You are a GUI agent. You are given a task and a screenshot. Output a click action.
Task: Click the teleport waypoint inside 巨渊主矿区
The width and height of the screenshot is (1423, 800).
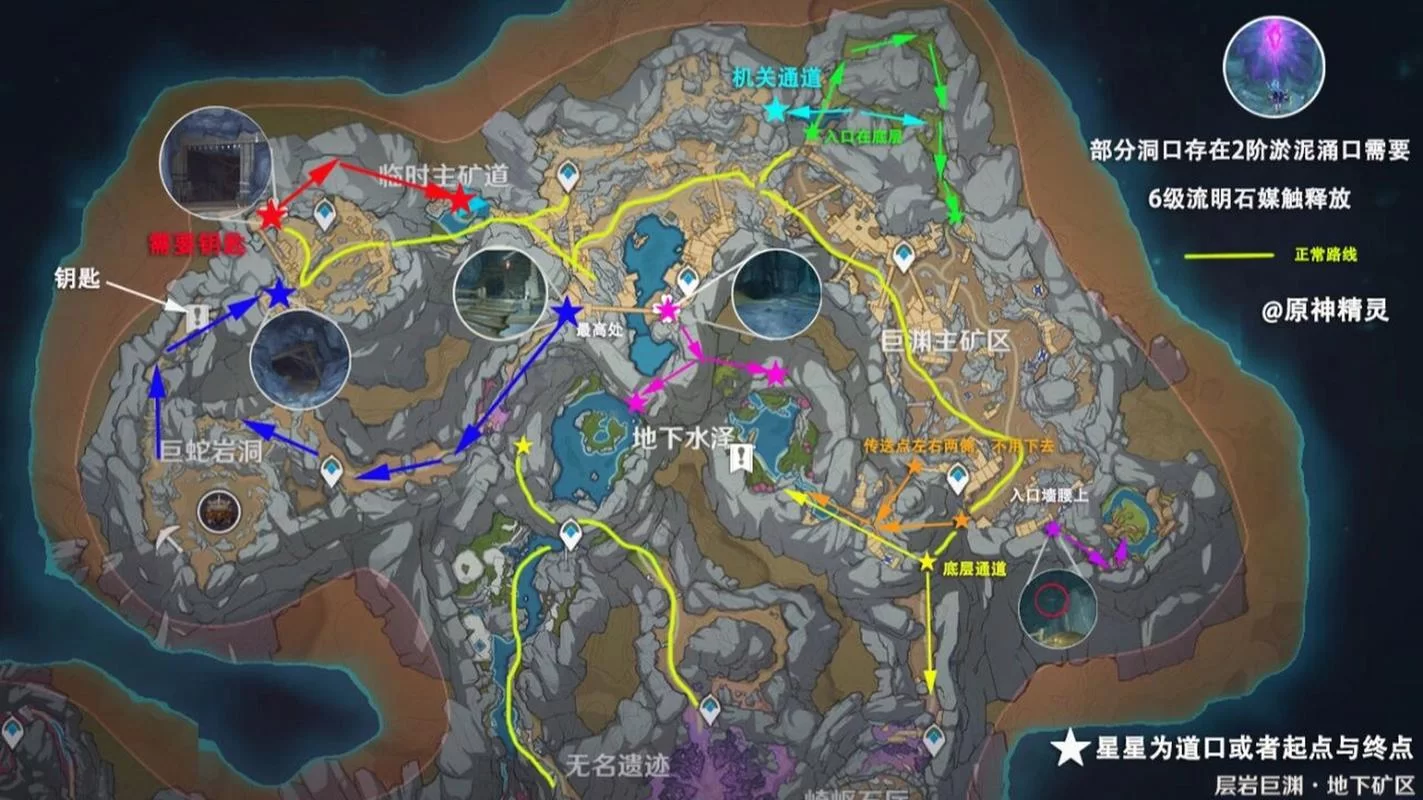pos(903,254)
